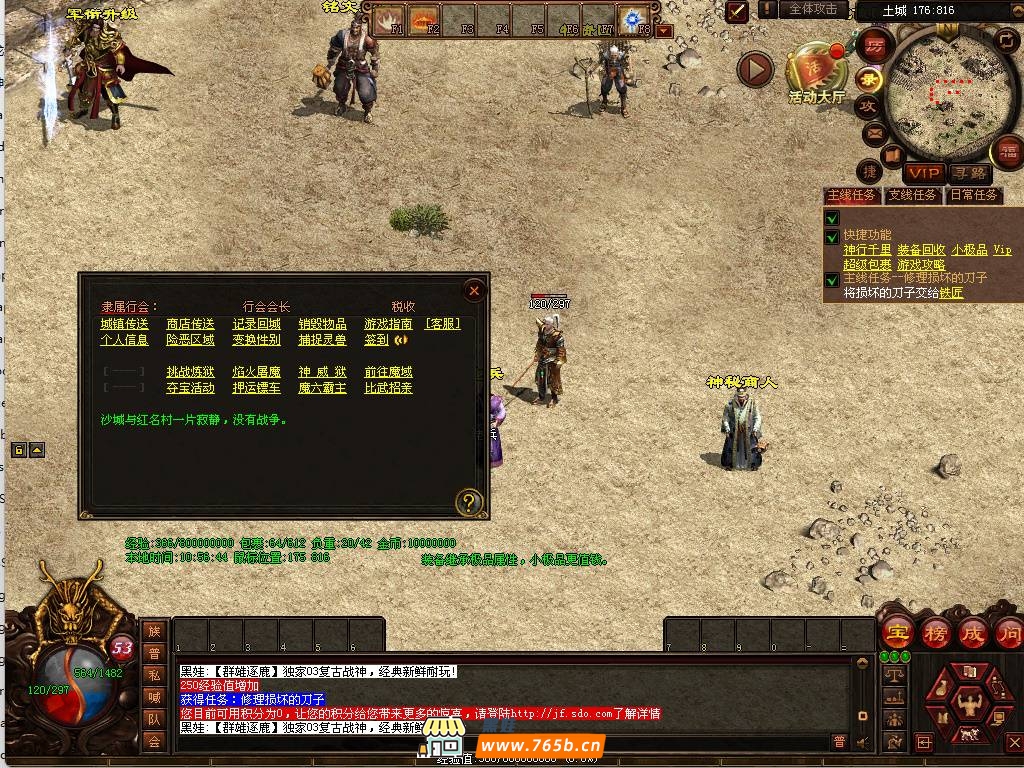View 个人信息 personal info
The height and width of the screenshot is (768, 1024).
[x=124, y=340]
